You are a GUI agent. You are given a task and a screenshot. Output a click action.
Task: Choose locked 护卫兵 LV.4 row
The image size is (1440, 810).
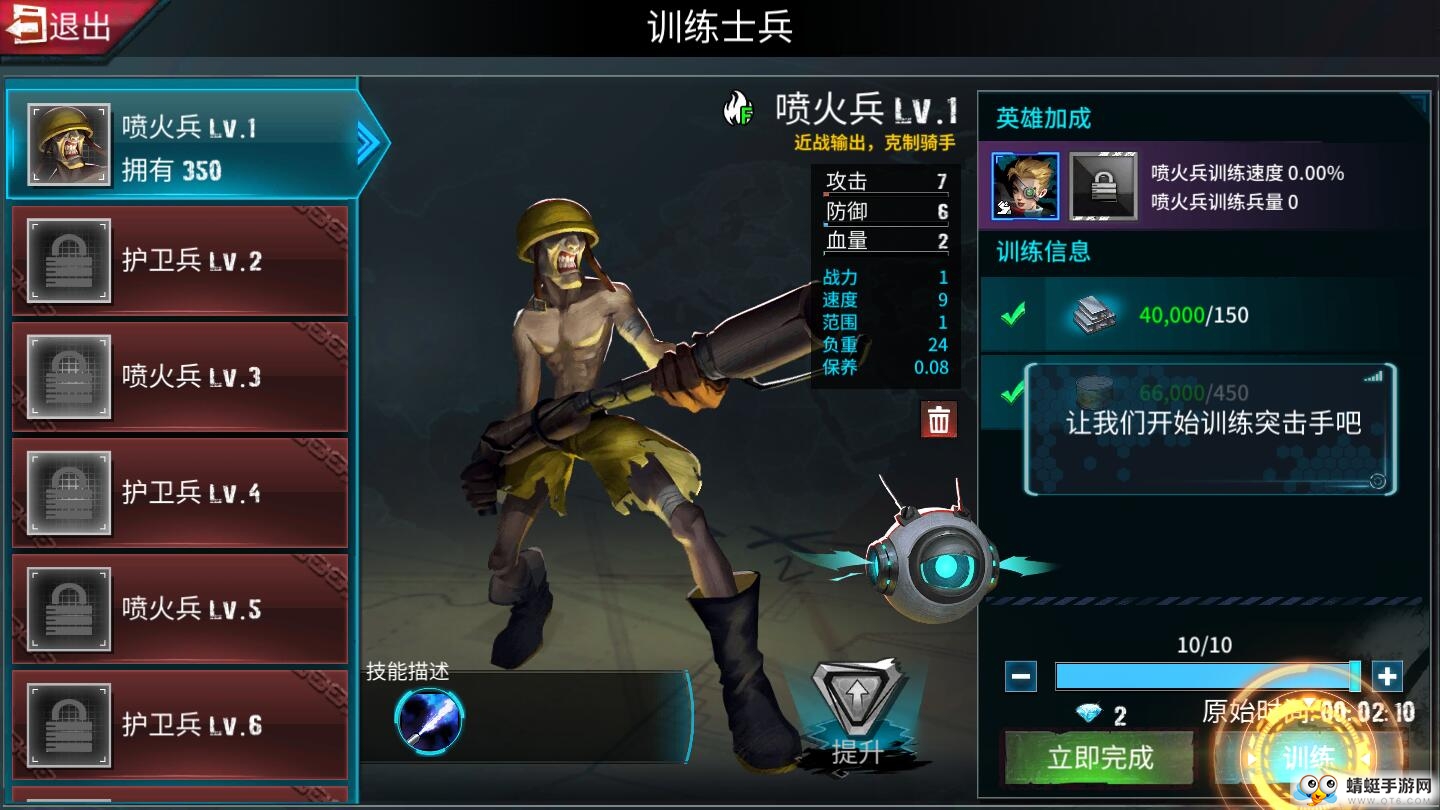(x=180, y=493)
